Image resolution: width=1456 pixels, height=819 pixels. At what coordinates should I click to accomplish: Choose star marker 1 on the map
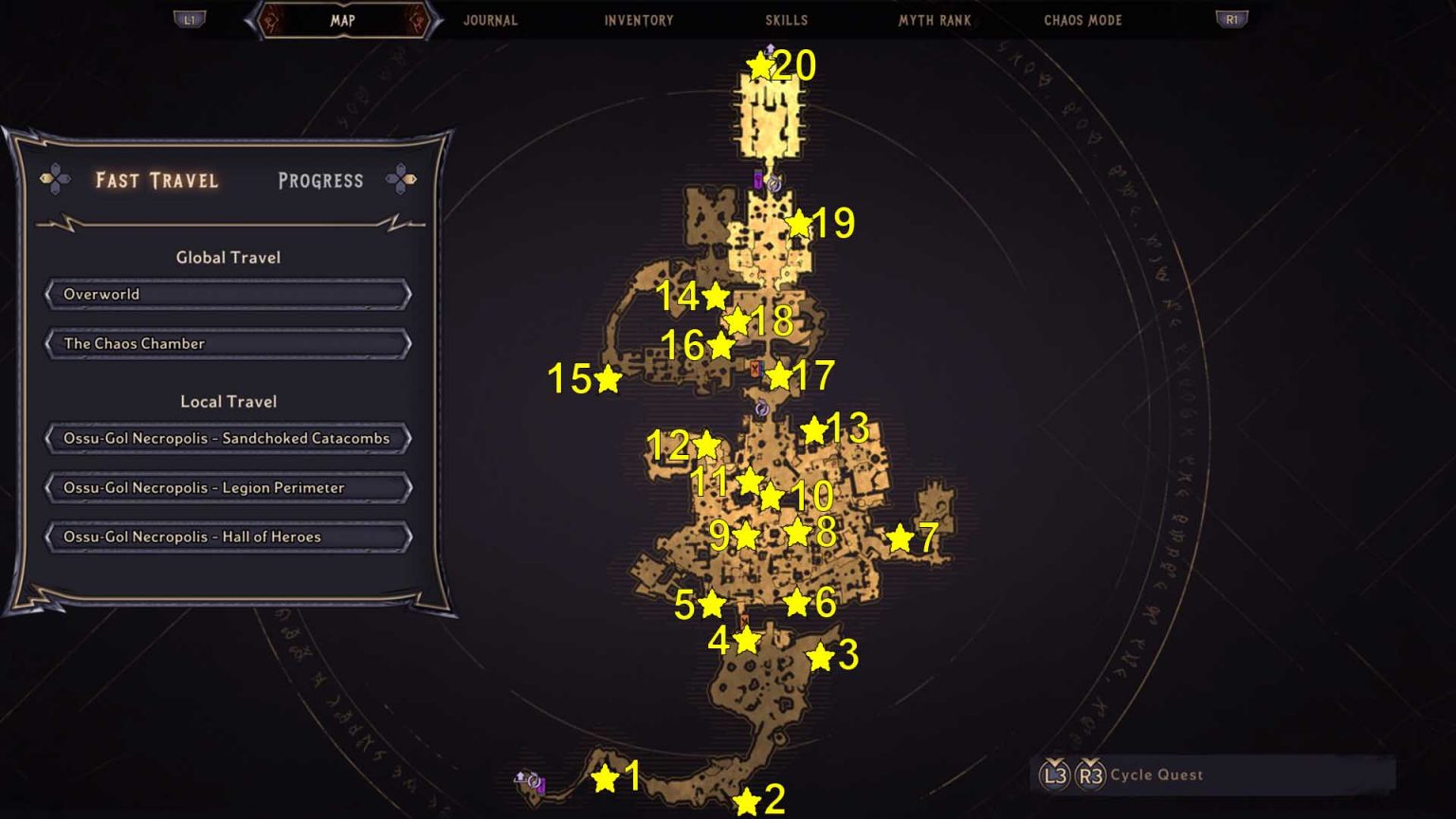tap(605, 778)
